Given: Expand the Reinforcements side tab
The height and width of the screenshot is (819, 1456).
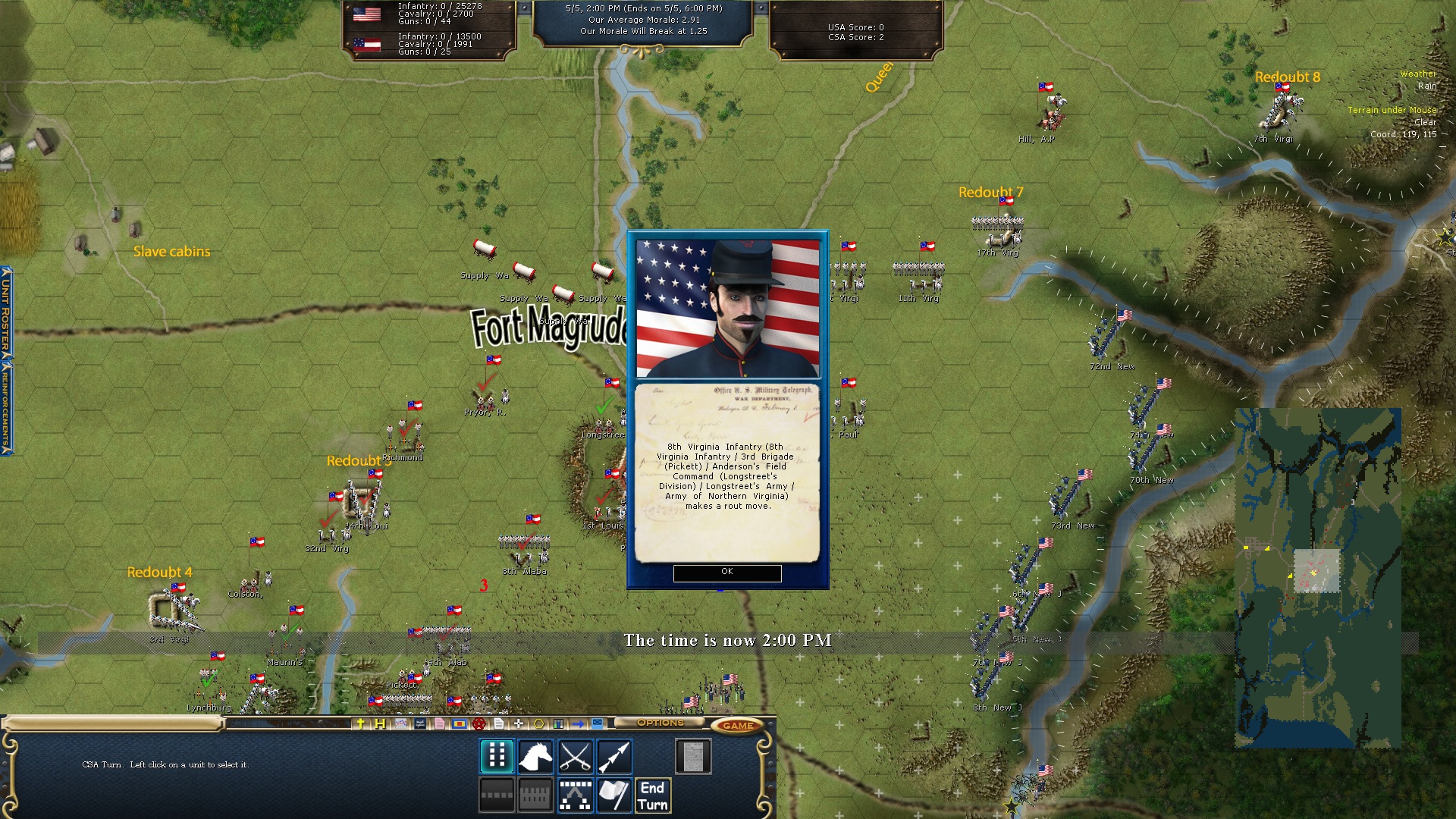Looking at the screenshot, I should tap(5, 408).
